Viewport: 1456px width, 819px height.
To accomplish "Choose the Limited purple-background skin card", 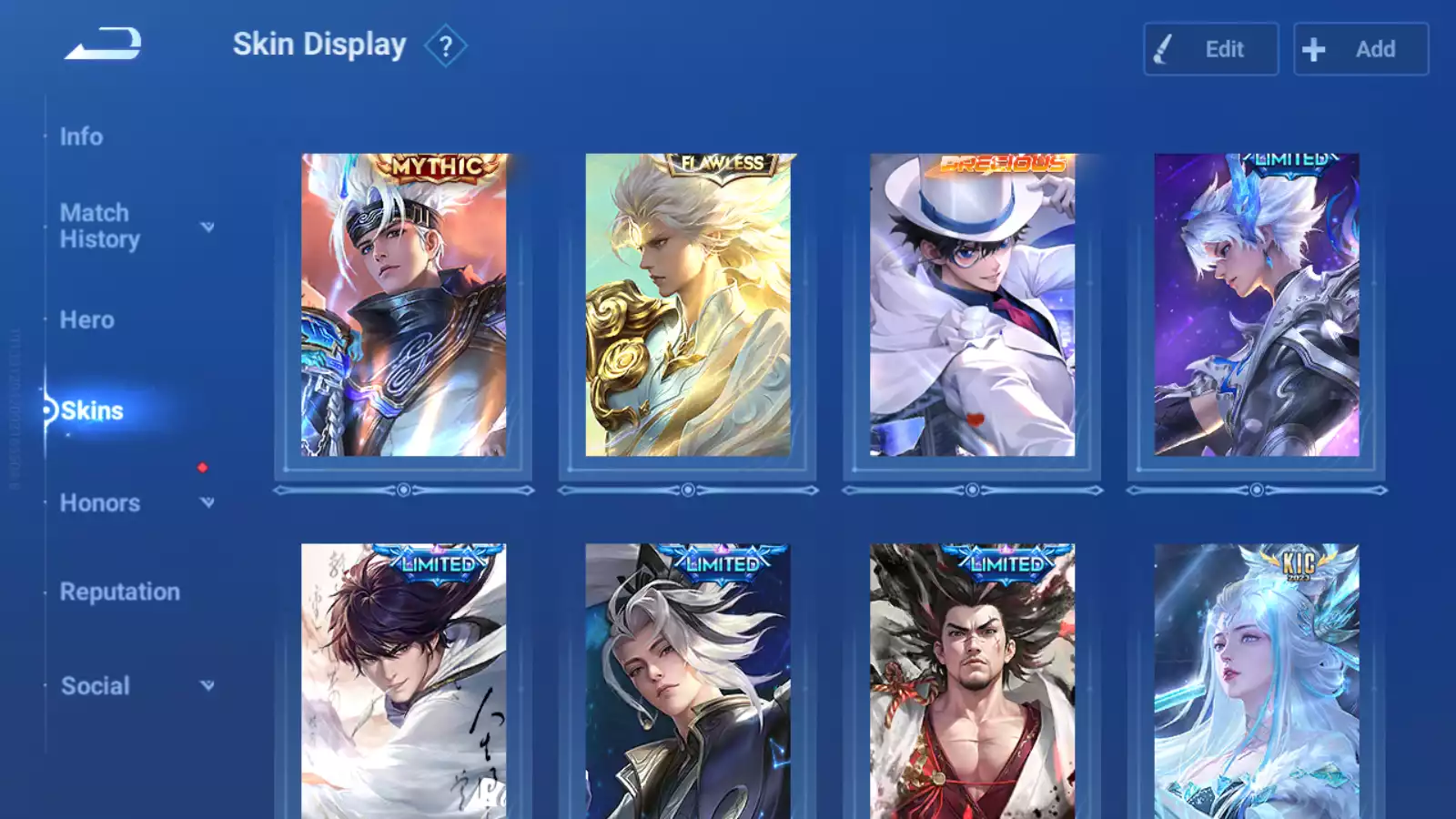I will [1256, 305].
